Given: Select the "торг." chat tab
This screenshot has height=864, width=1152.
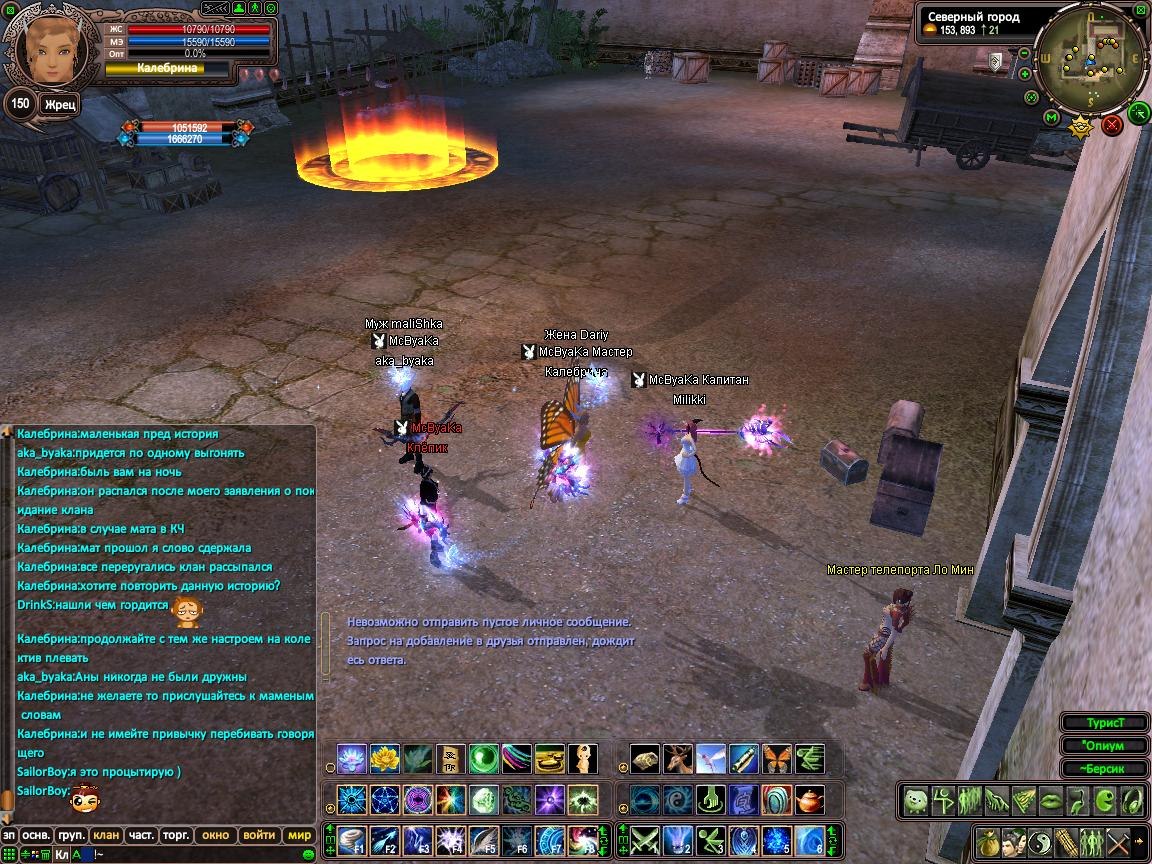Looking at the screenshot, I should click(177, 835).
